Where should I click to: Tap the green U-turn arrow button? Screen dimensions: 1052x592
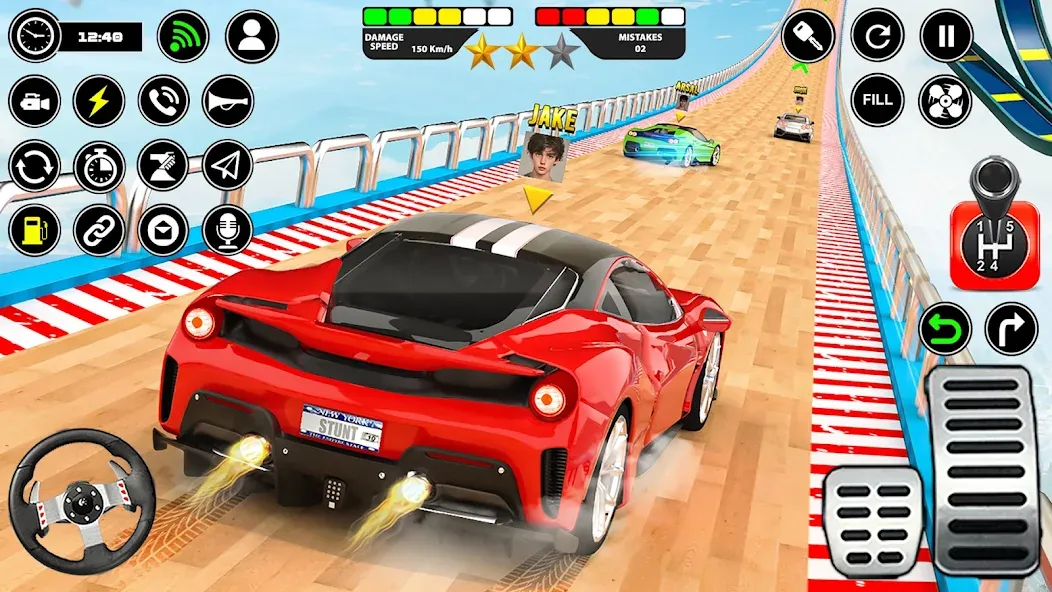coord(945,329)
